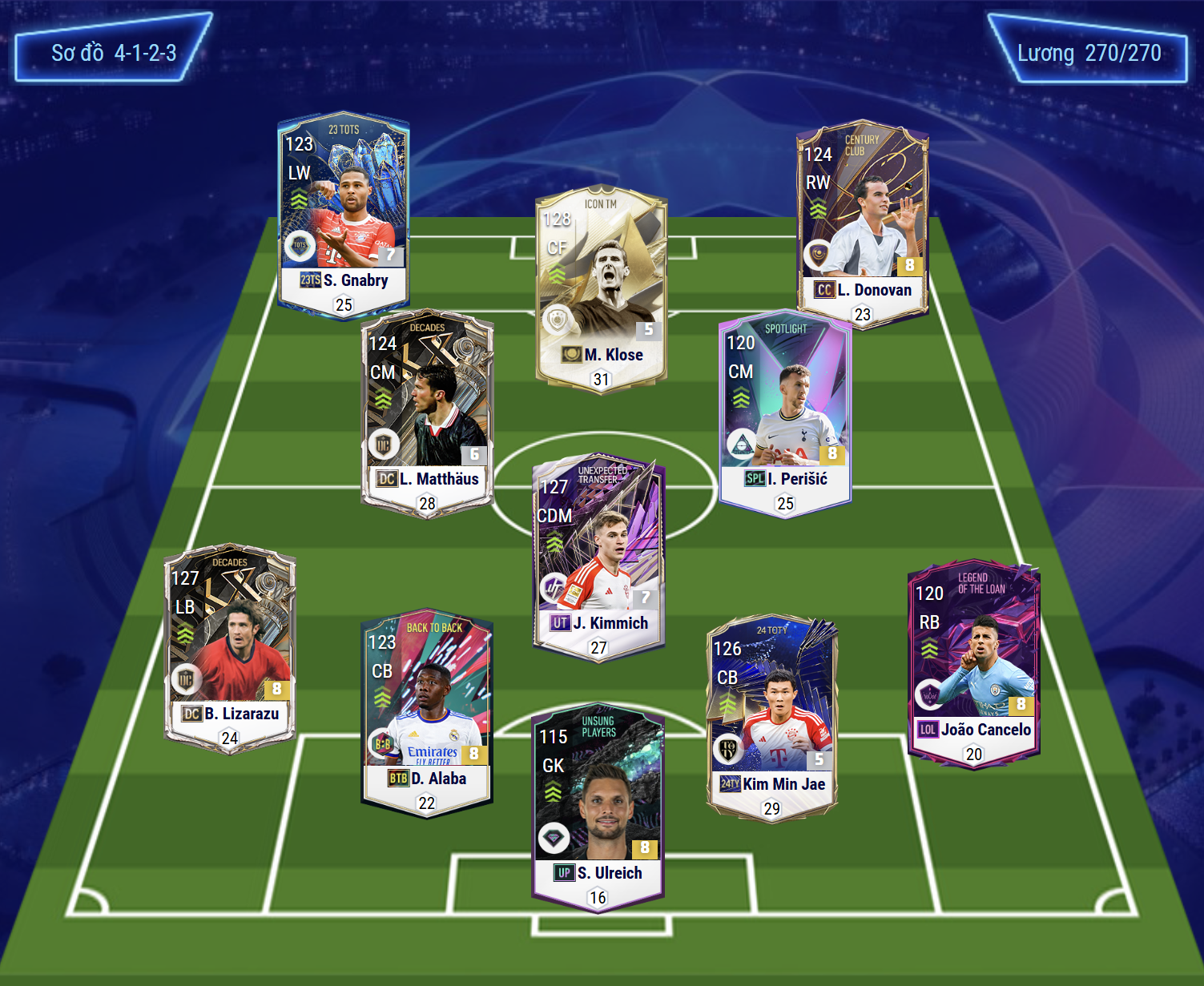
Task: Choose goalkeeper S. Ulreich card
Action: (x=598, y=807)
